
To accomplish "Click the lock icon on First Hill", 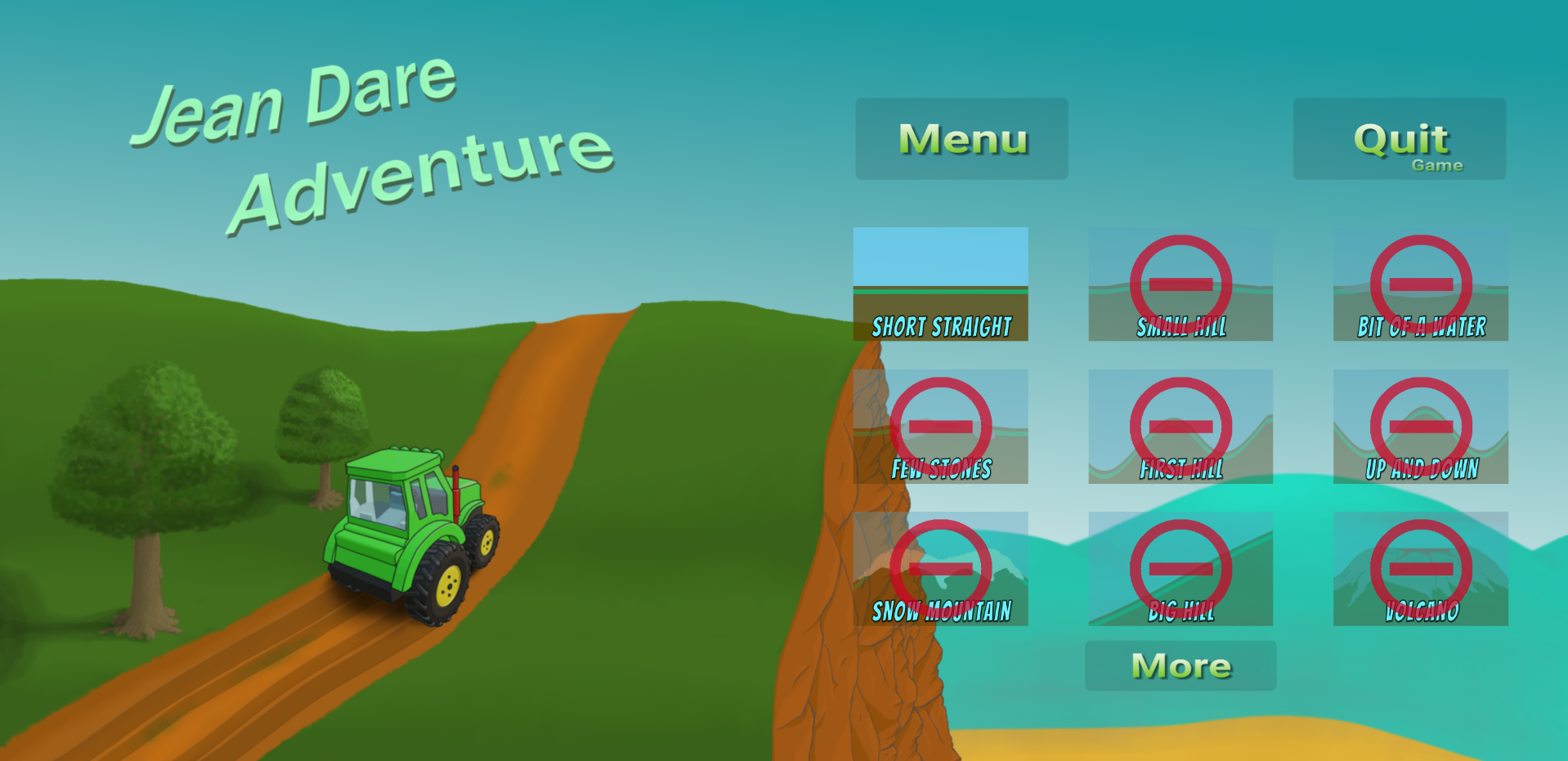I will coord(1180,426).
